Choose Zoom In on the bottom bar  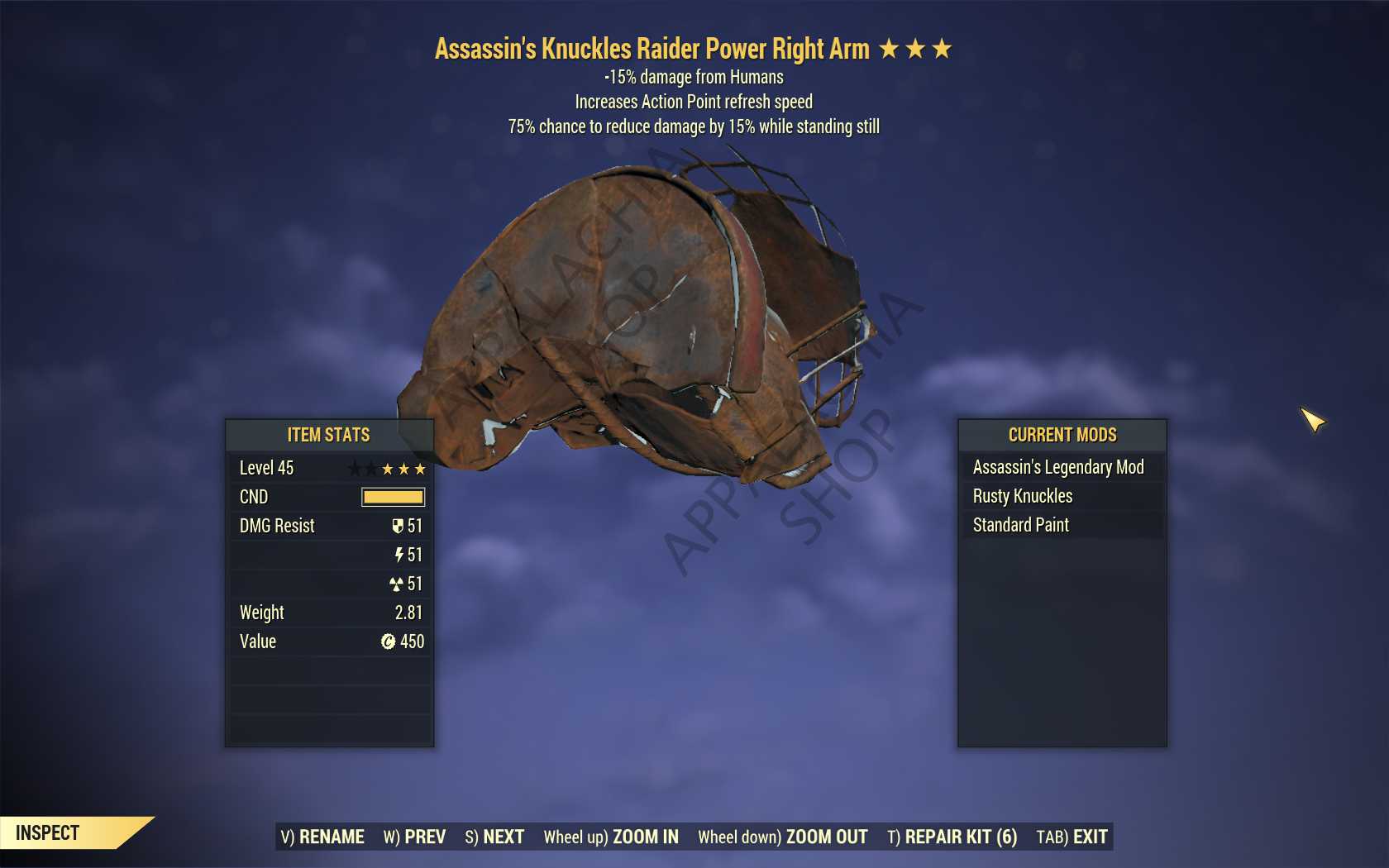[x=611, y=837]
